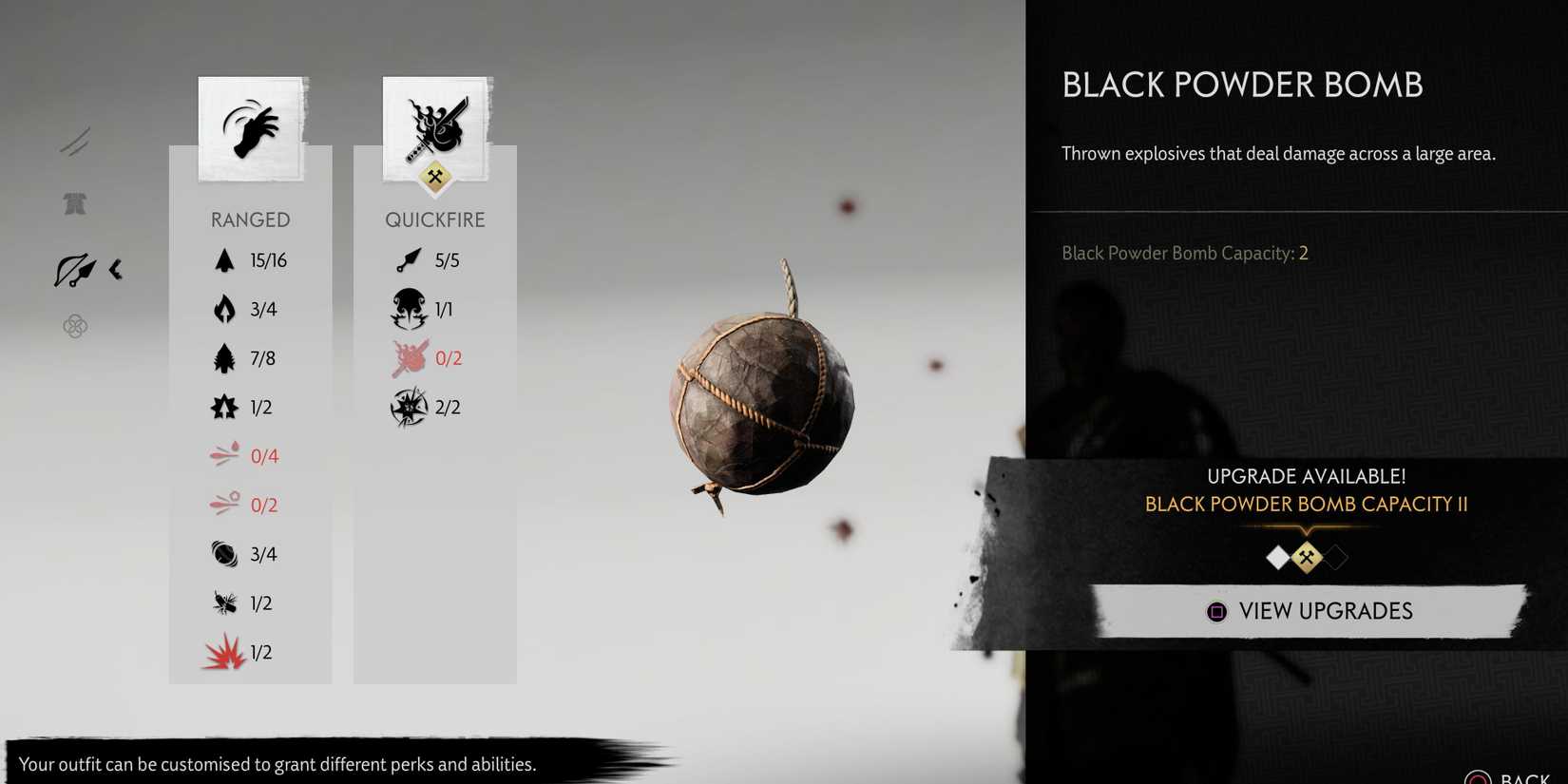Click the chevron beside the bow icon

[116, 269]
